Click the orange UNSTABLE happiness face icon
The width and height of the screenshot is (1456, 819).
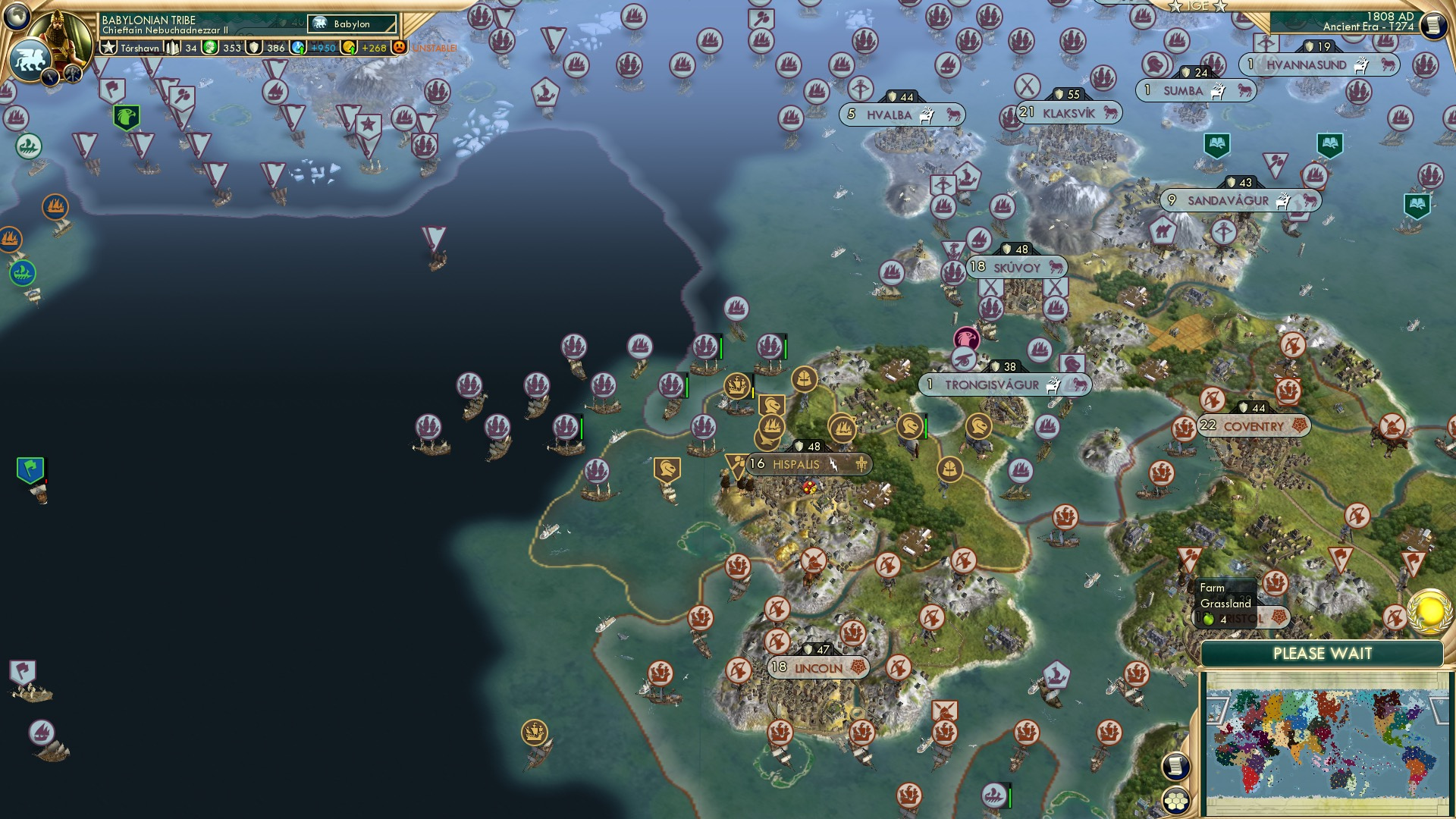(398, 48)
